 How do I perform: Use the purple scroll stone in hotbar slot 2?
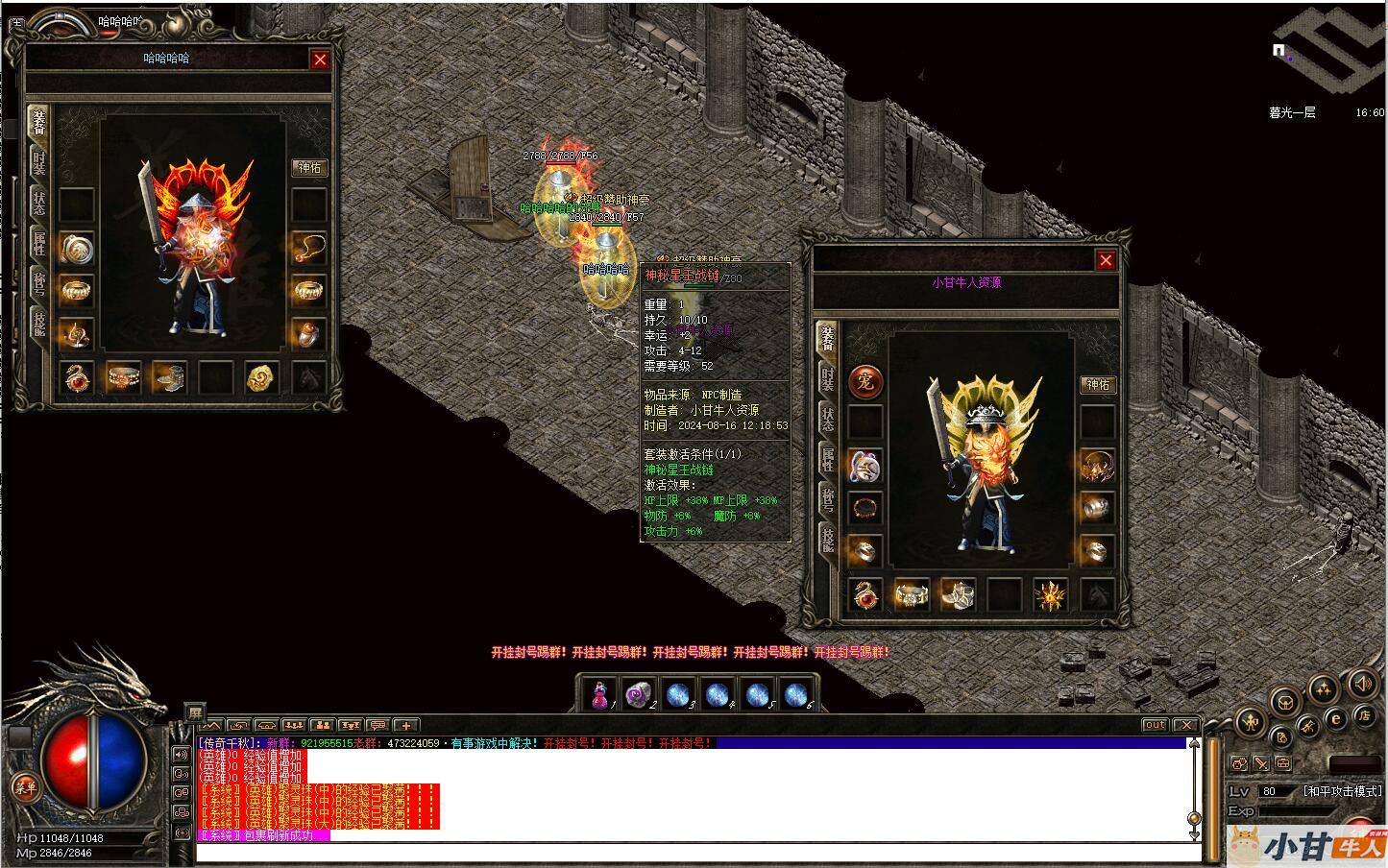638,694
